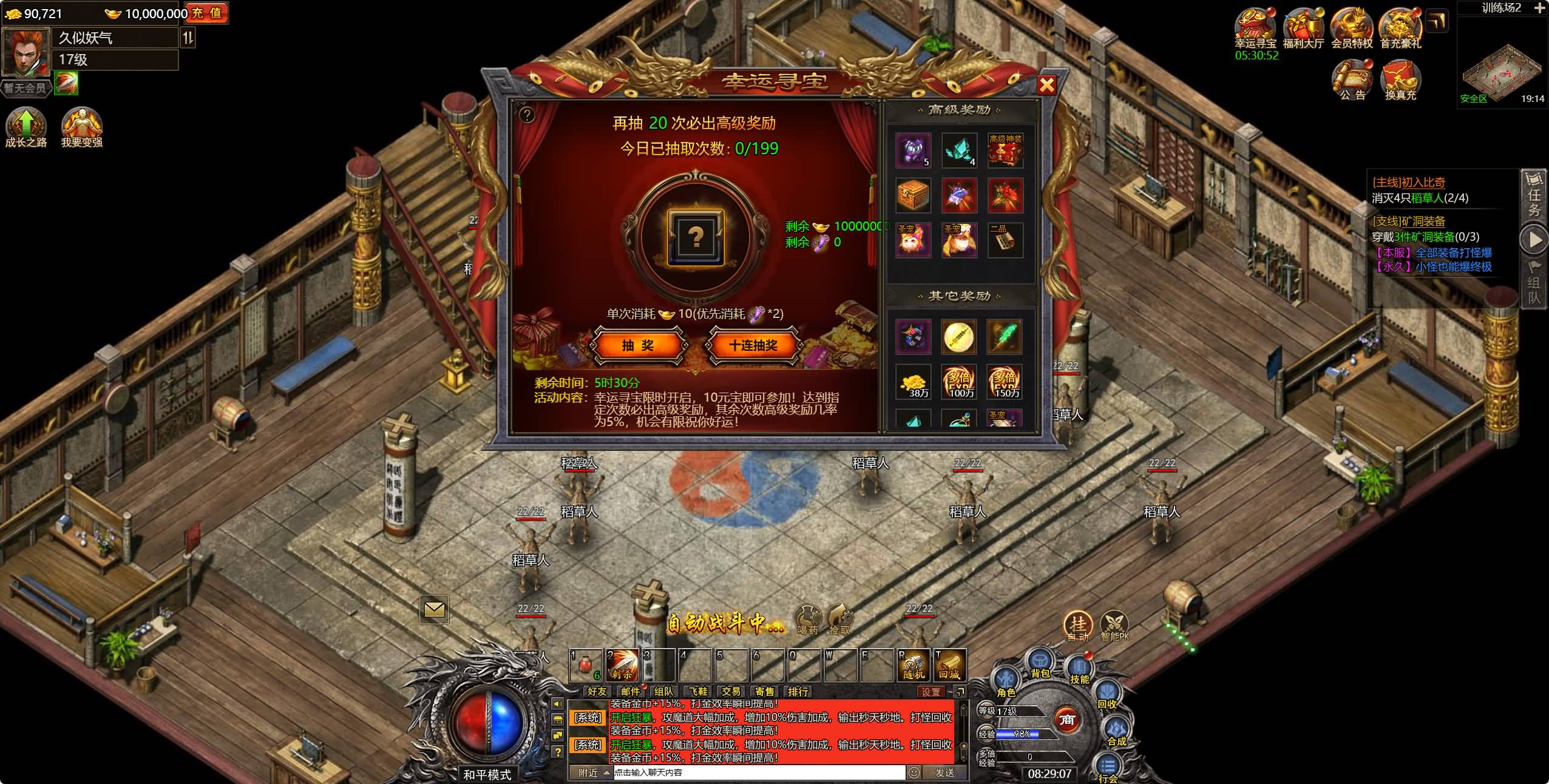The image size is (1549, 784).
Task: Open 福利大厅 welfare hall
Action: [x=1303, y=28]
